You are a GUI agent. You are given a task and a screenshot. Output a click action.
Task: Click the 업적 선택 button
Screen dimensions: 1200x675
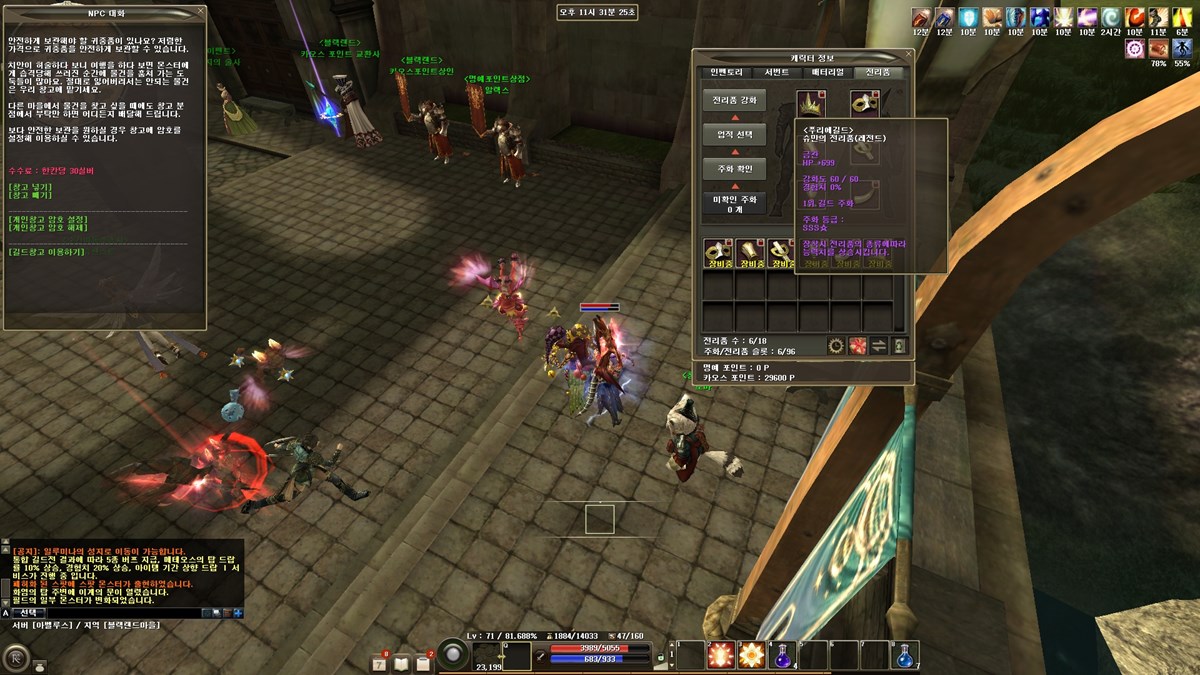coord(735,134)
